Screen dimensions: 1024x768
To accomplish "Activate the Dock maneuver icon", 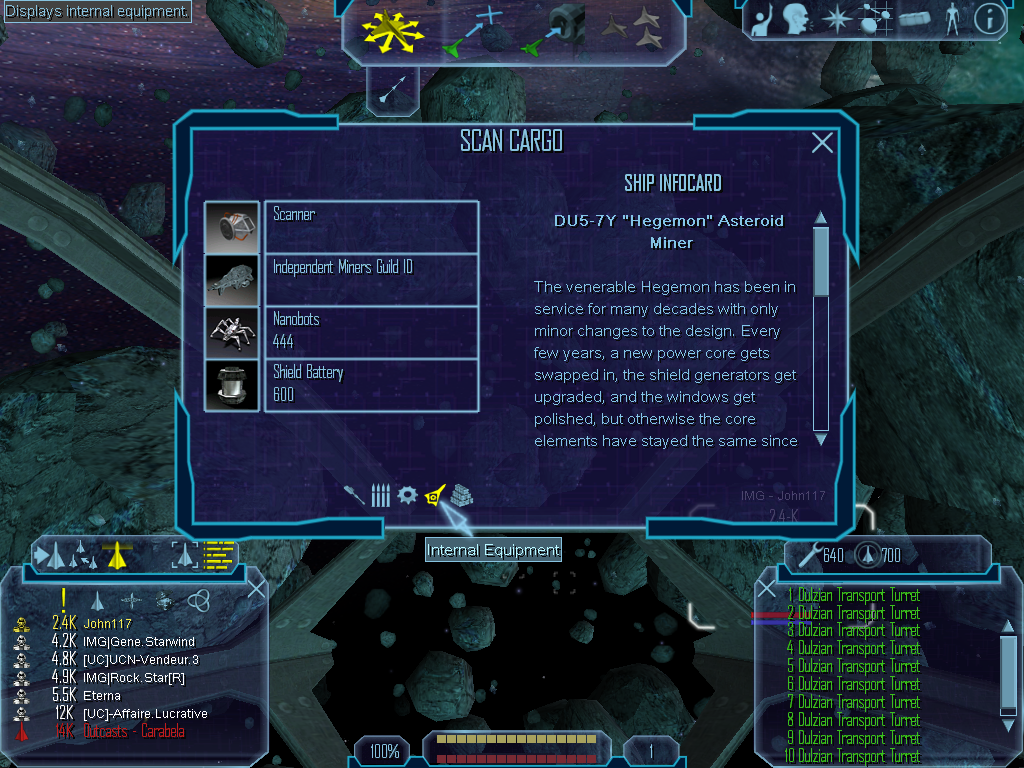I will coord(553,30).
